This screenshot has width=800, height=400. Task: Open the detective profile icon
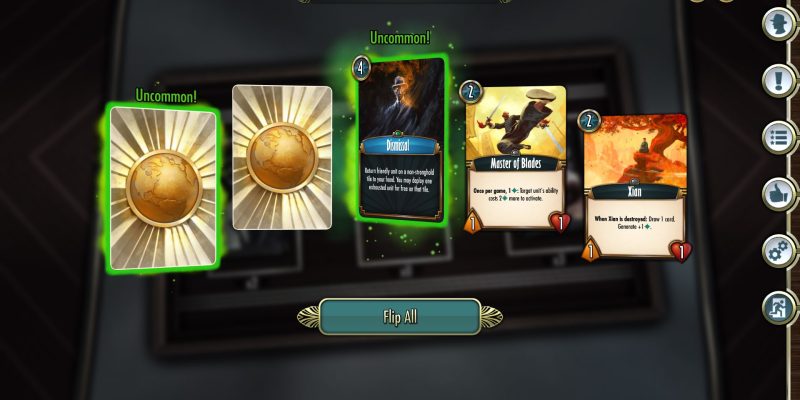tap(777, 24)
